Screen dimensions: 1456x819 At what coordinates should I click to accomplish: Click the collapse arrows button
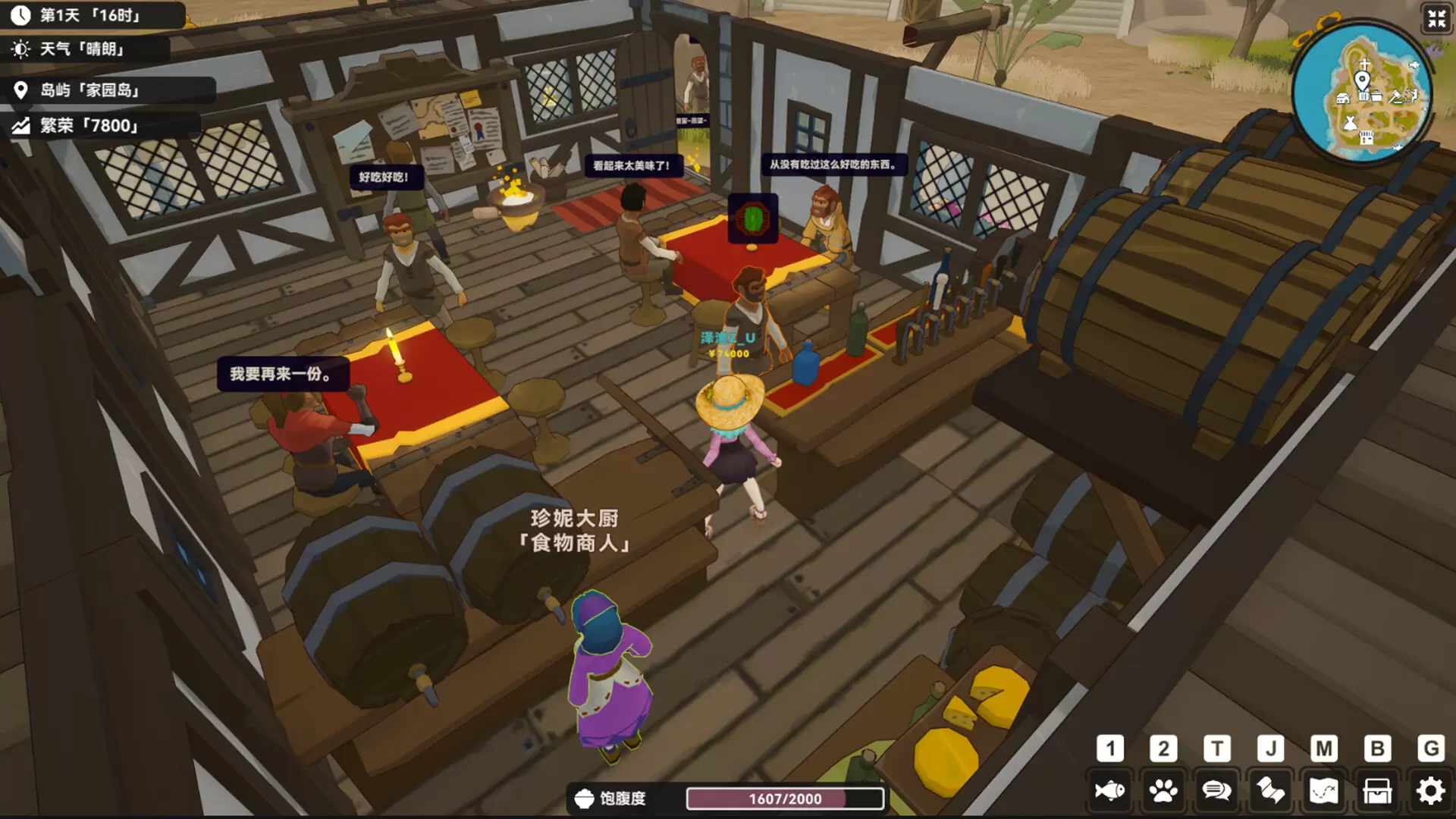point(1436,18)
